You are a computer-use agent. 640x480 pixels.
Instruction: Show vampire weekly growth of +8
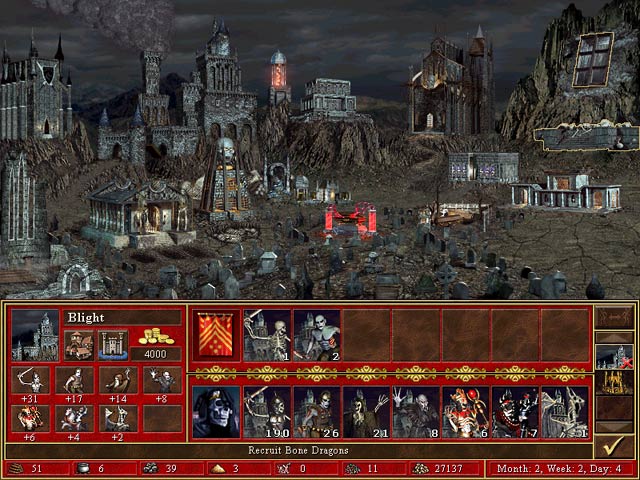[x=159, y=384]
